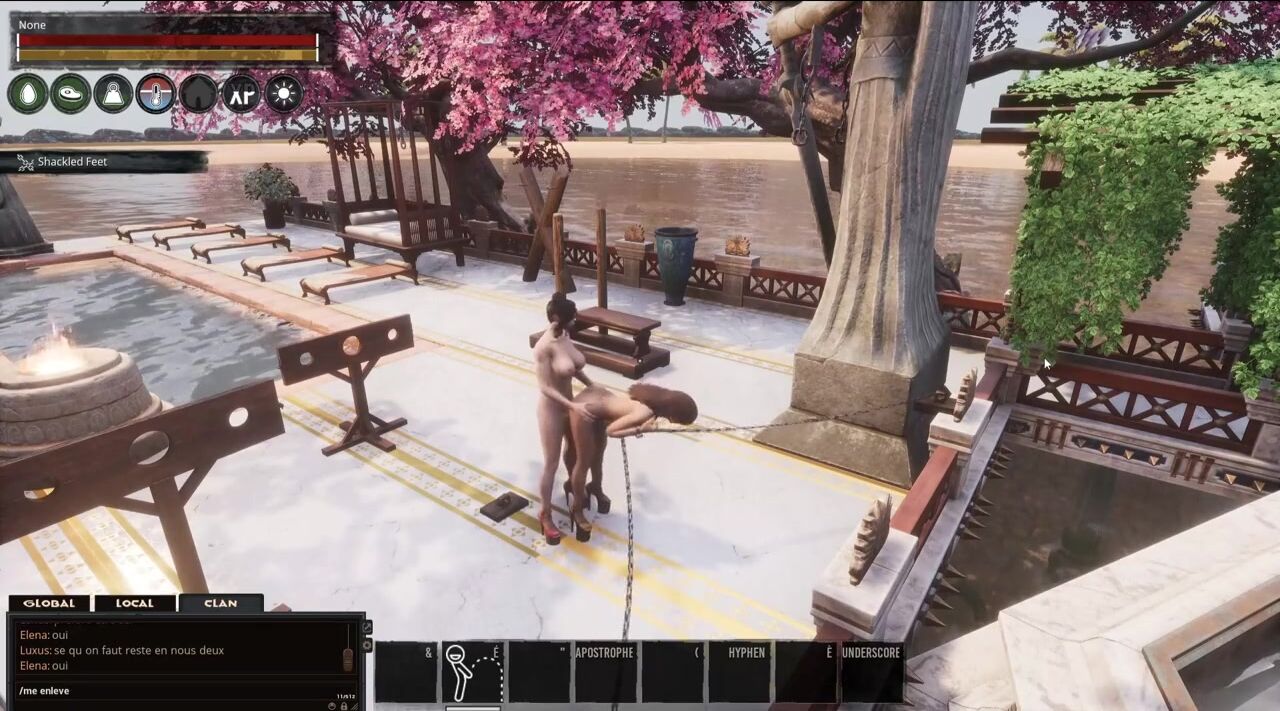Image resolution: width=1280 pixels, height=711 pixels.
Task: Grab the chat scrollbar handle
Action: coord(348,659)
